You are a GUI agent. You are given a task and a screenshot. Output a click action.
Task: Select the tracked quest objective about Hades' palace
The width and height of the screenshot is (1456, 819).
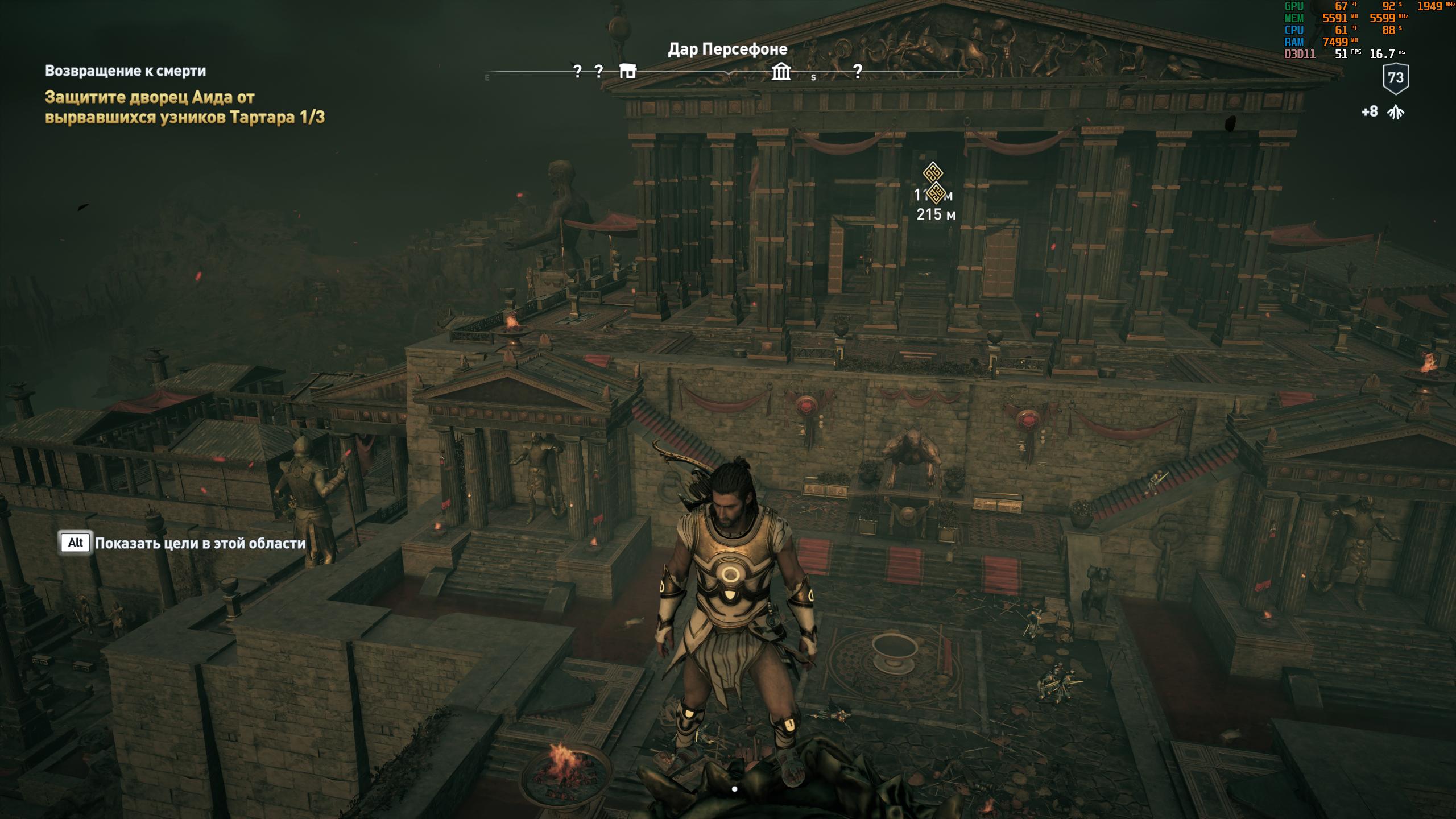(185, 107)
